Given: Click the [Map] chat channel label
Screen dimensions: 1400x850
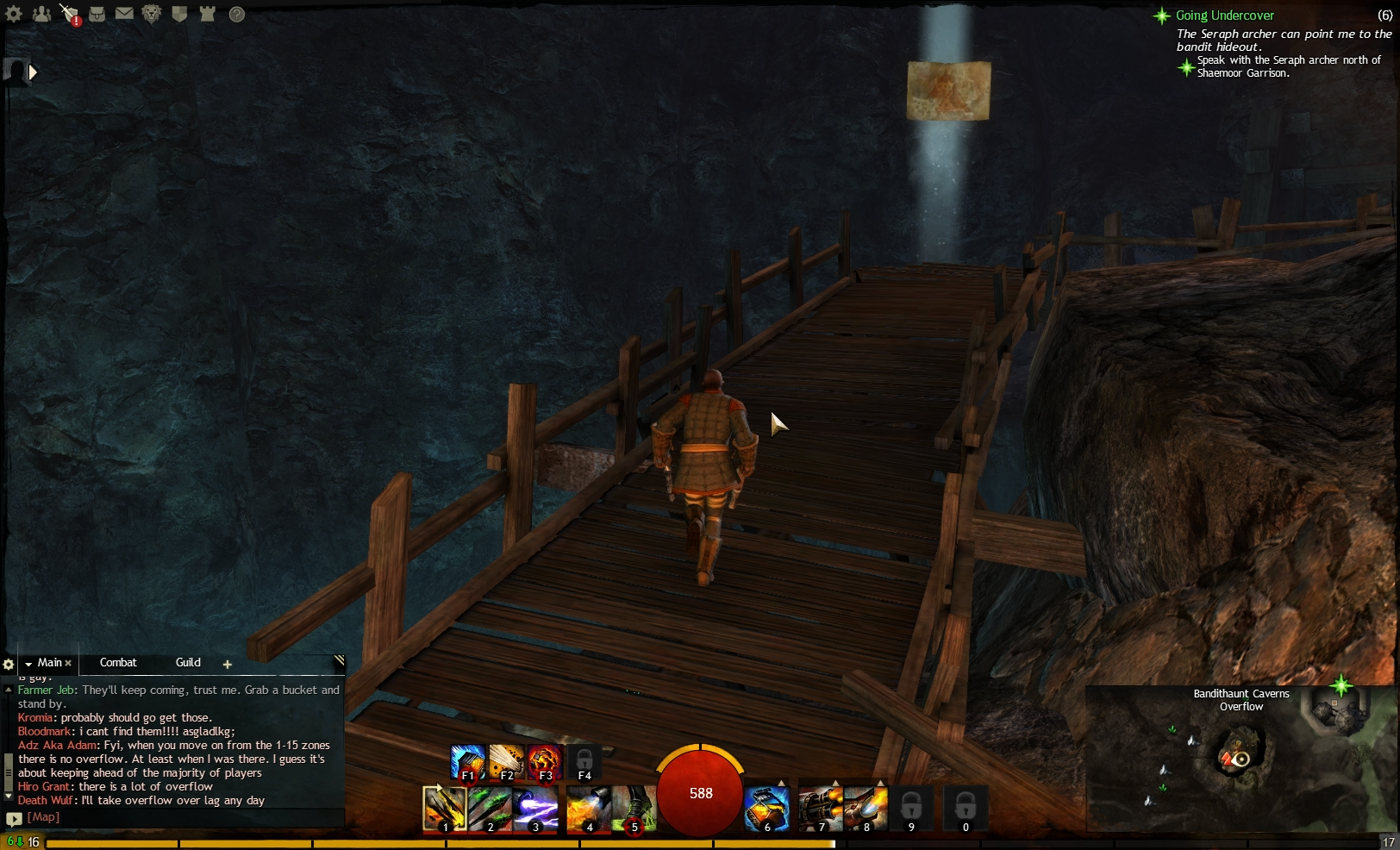Looking at the screenshot, I should click(45, 816).
